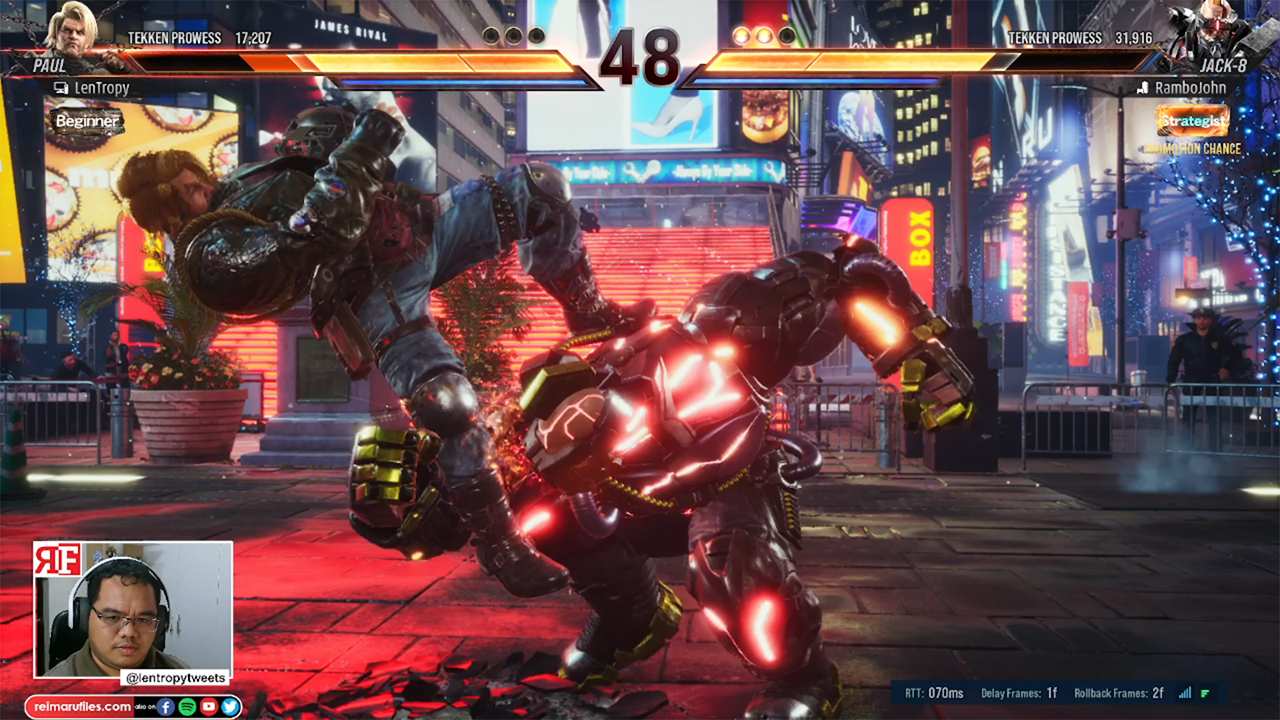The width and height of the screenshot is (1280, 720).
Task: Select the Beginner rank badge
Action: click(88, 122)
